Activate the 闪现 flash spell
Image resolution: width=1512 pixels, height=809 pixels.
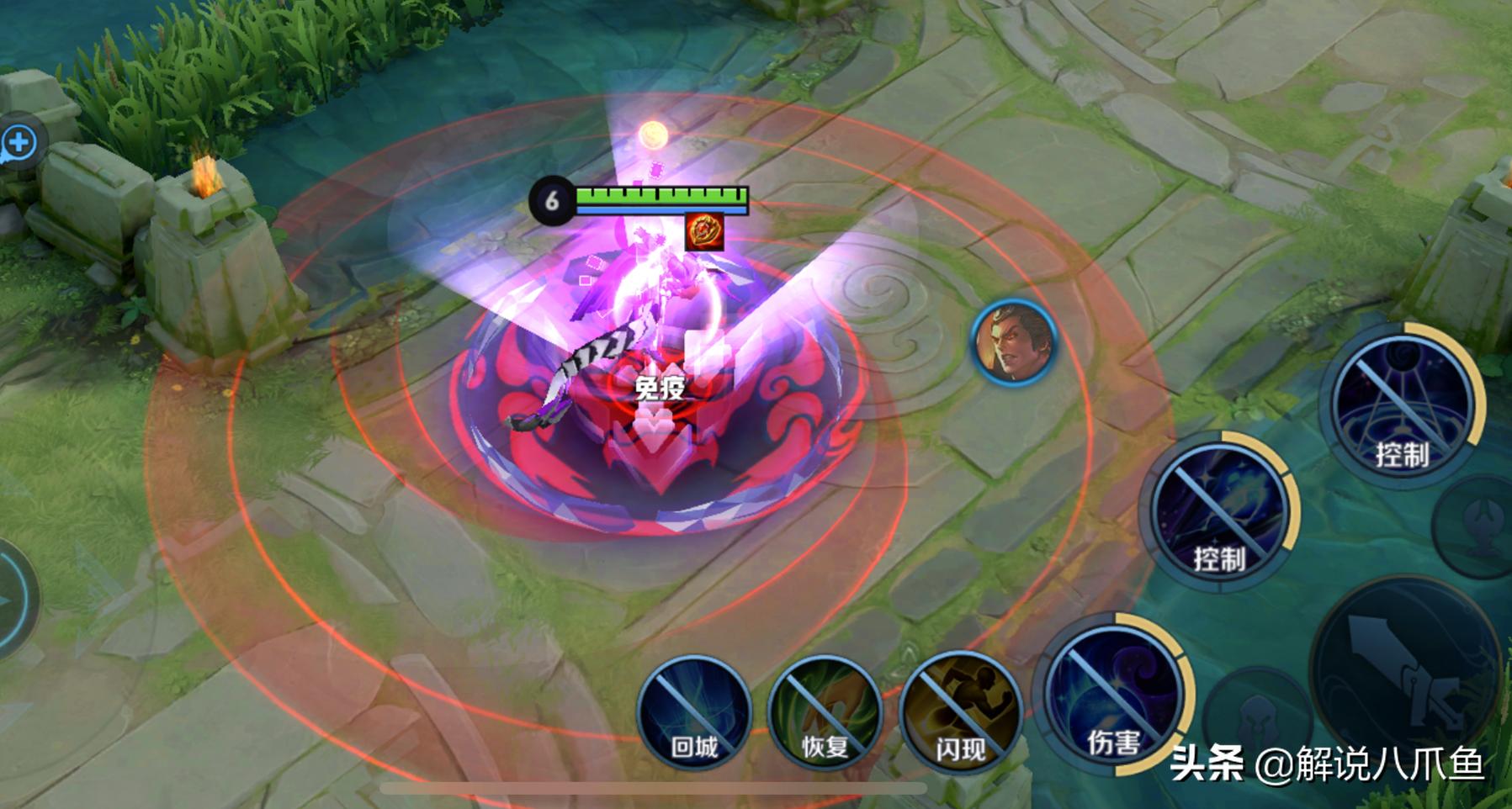(959, 713)
